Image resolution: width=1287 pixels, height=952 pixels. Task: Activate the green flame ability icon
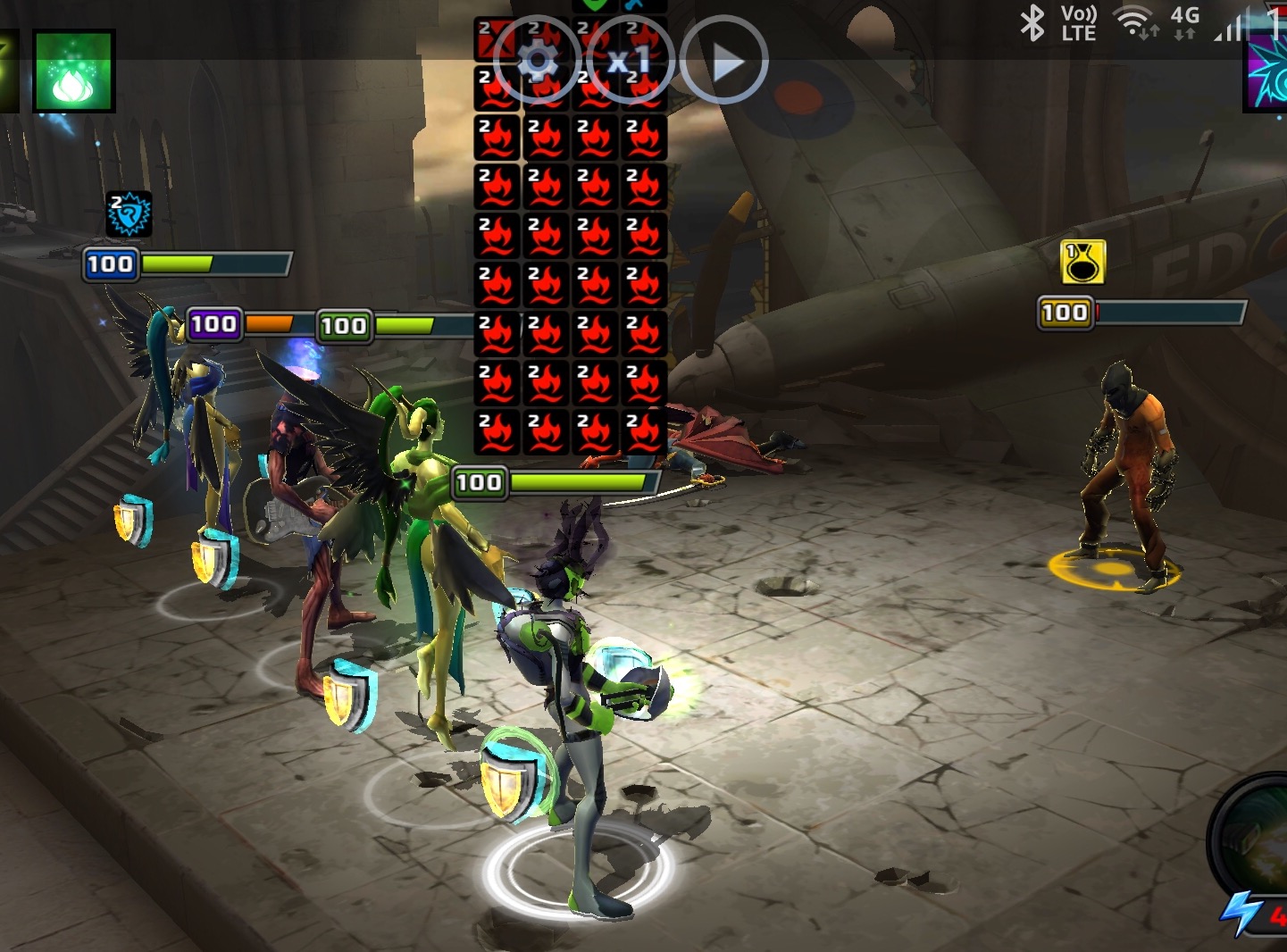click(x=74, y=71)
